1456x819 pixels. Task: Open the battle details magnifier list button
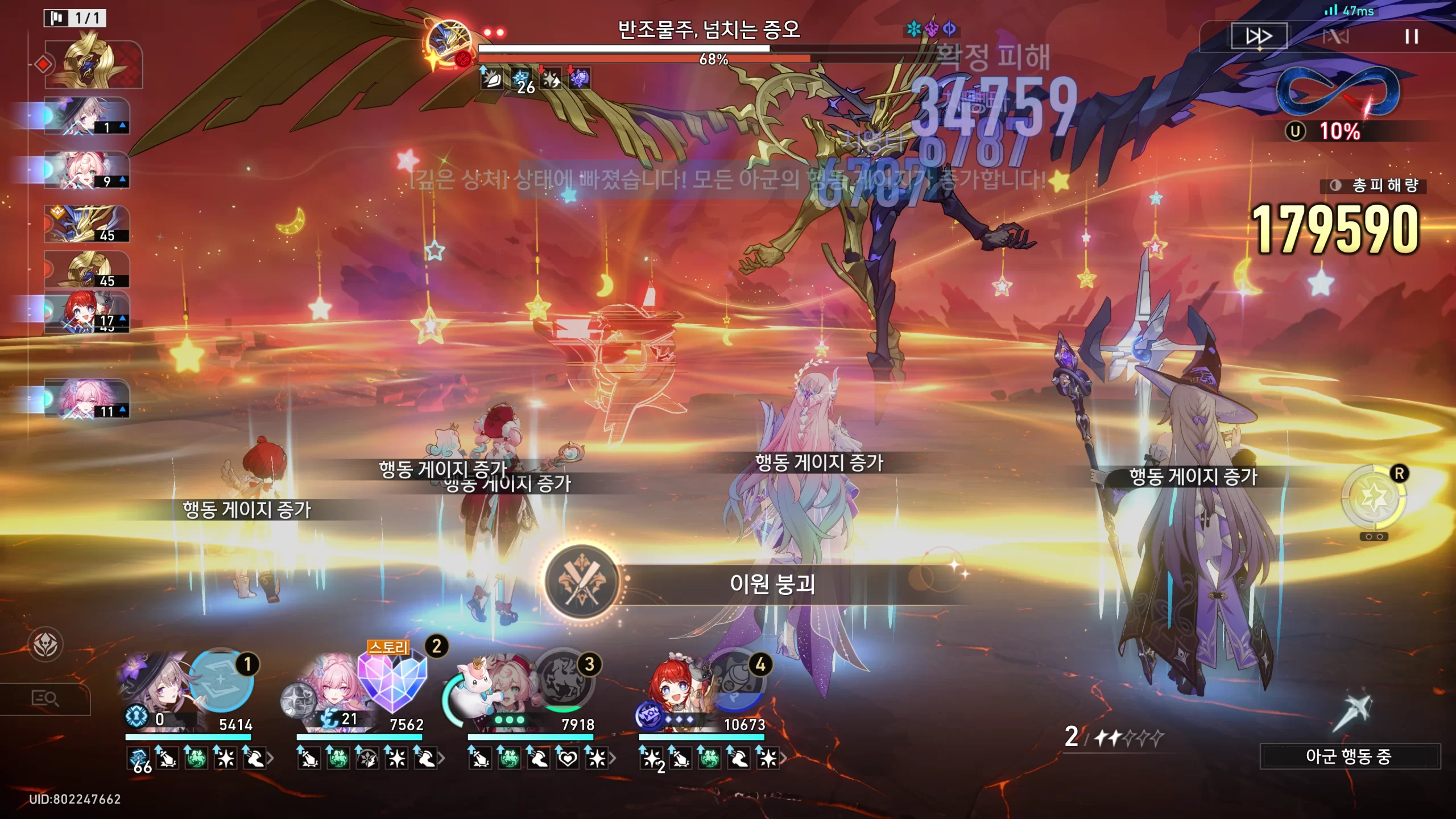(45, 698)
